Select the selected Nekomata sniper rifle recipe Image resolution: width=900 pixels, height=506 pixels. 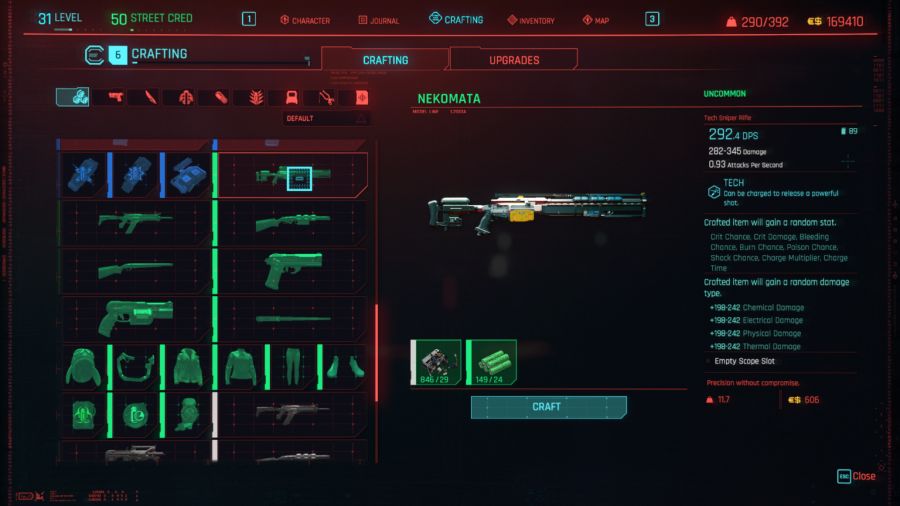[292, 177]
